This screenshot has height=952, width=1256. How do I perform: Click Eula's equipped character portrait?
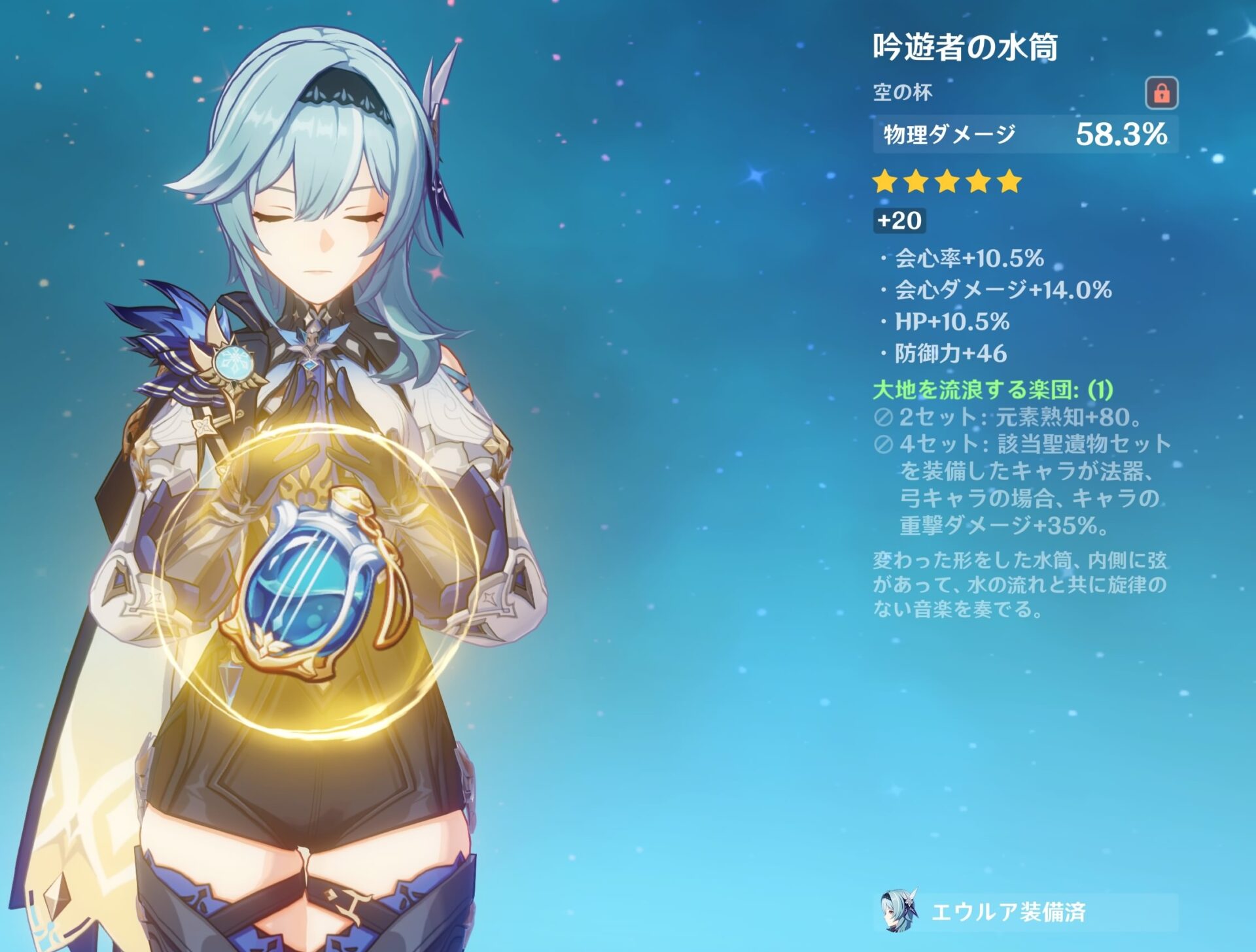pyautogui.click(x=899, y=910)
